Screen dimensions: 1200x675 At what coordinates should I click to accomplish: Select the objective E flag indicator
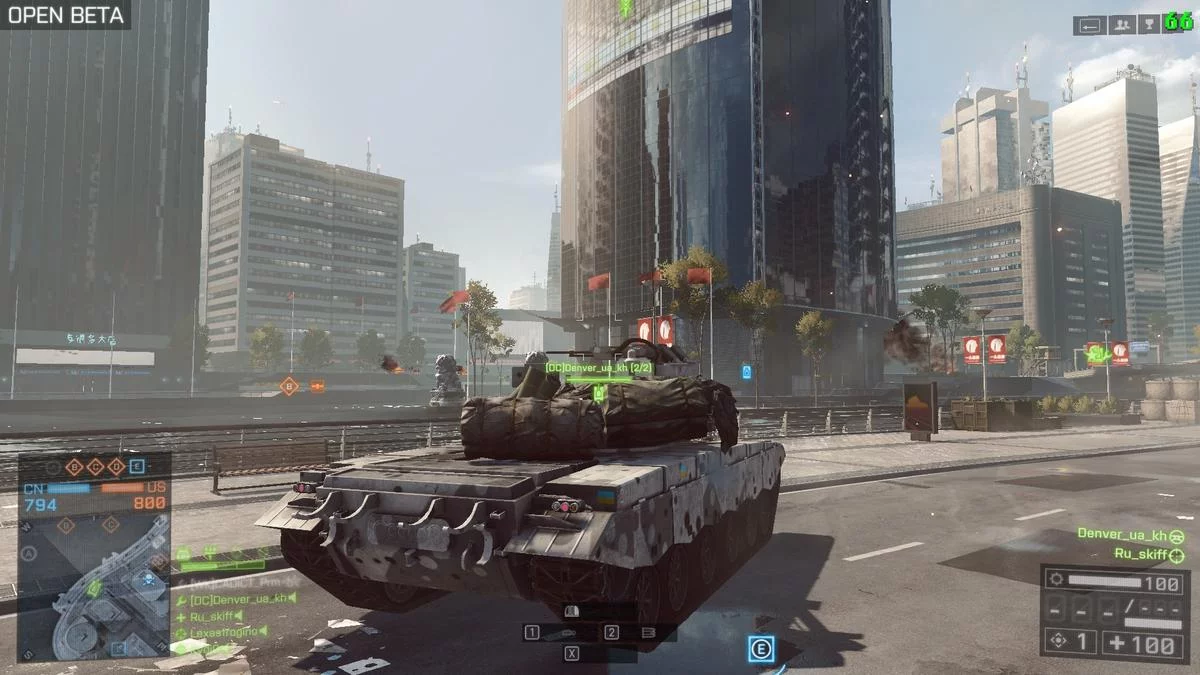[137, 466]
